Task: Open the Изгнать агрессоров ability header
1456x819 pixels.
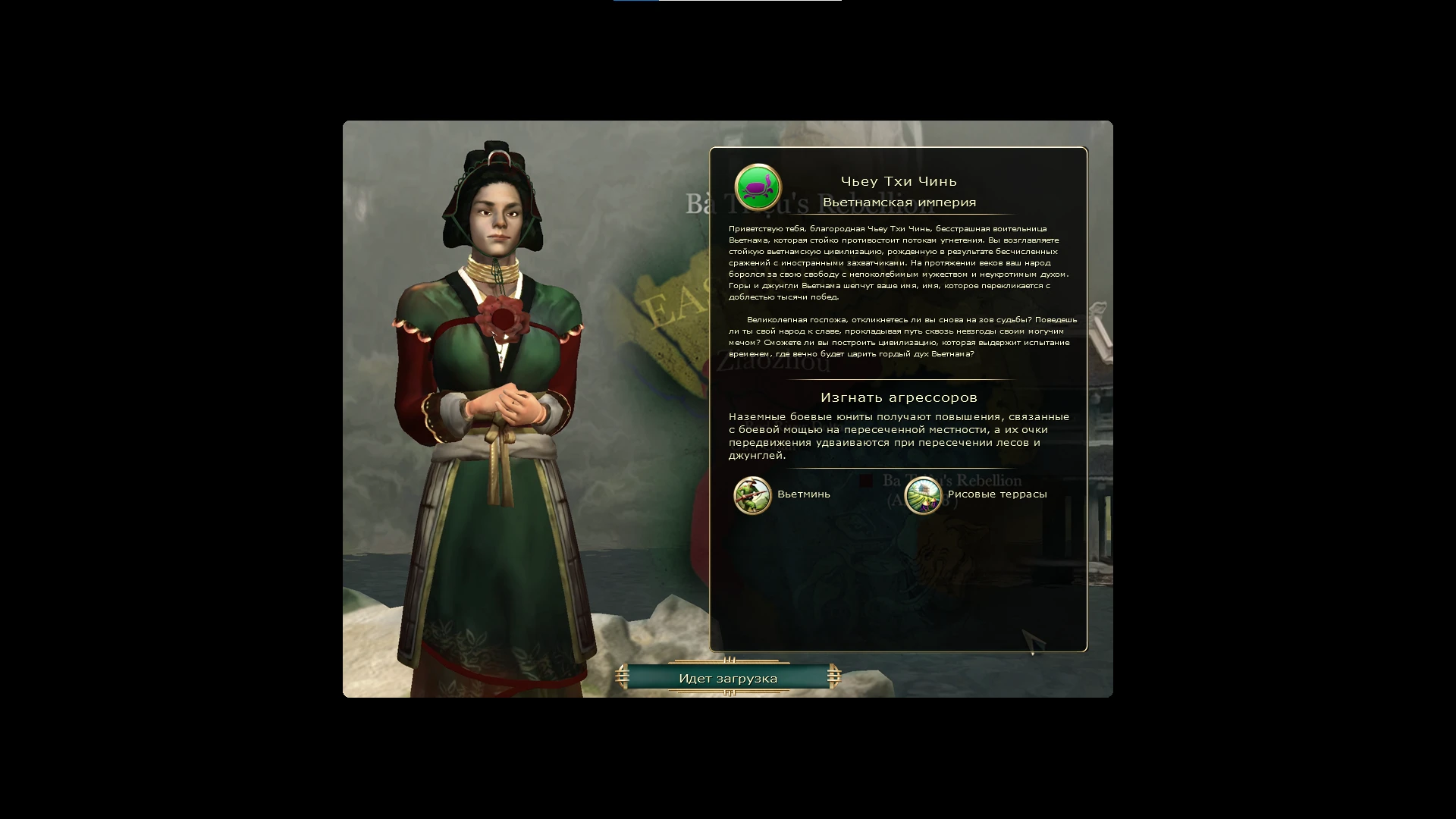Action: [x=899, y=397]
